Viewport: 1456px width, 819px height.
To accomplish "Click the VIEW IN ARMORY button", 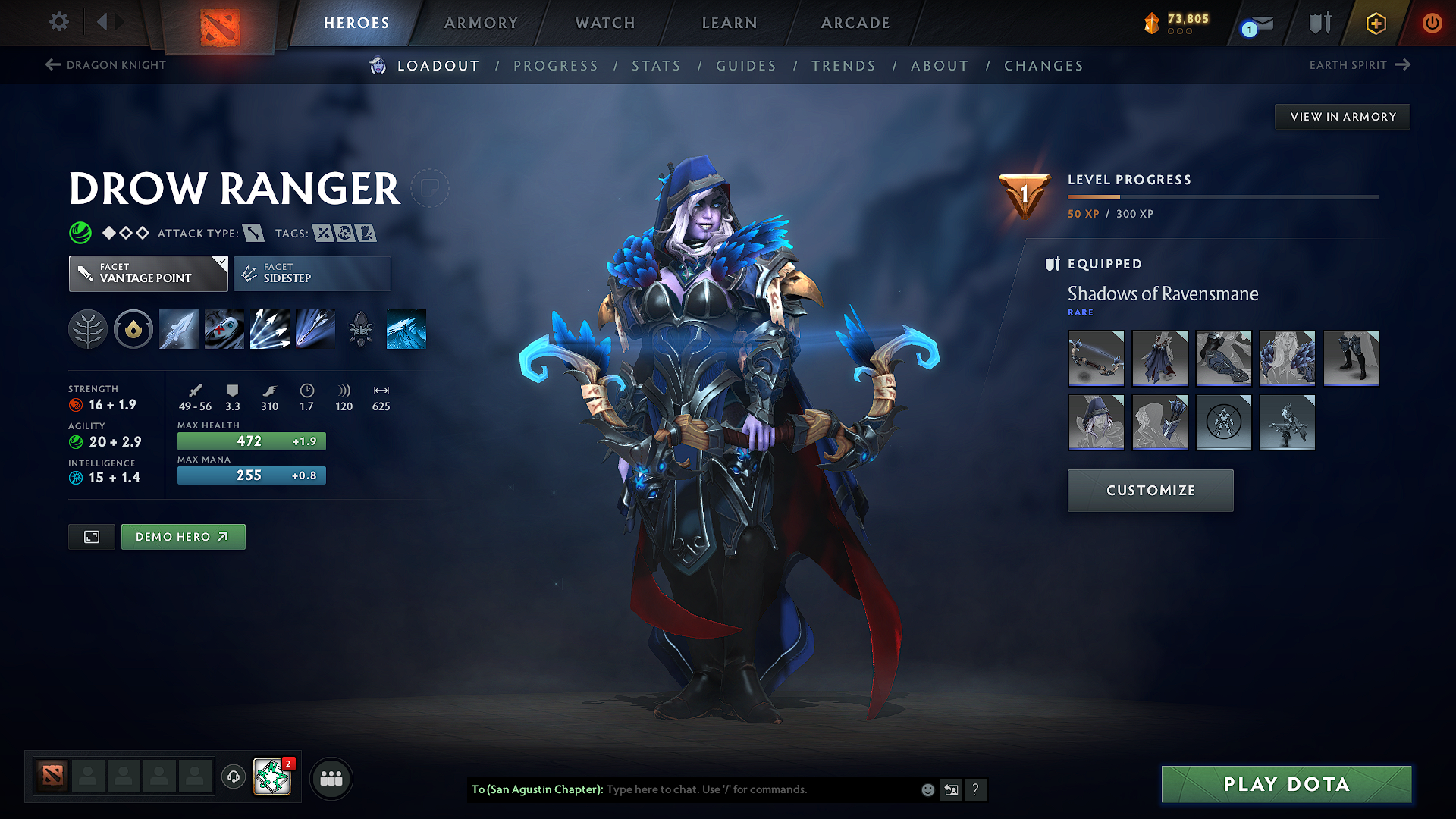I will click(1342, 116).
